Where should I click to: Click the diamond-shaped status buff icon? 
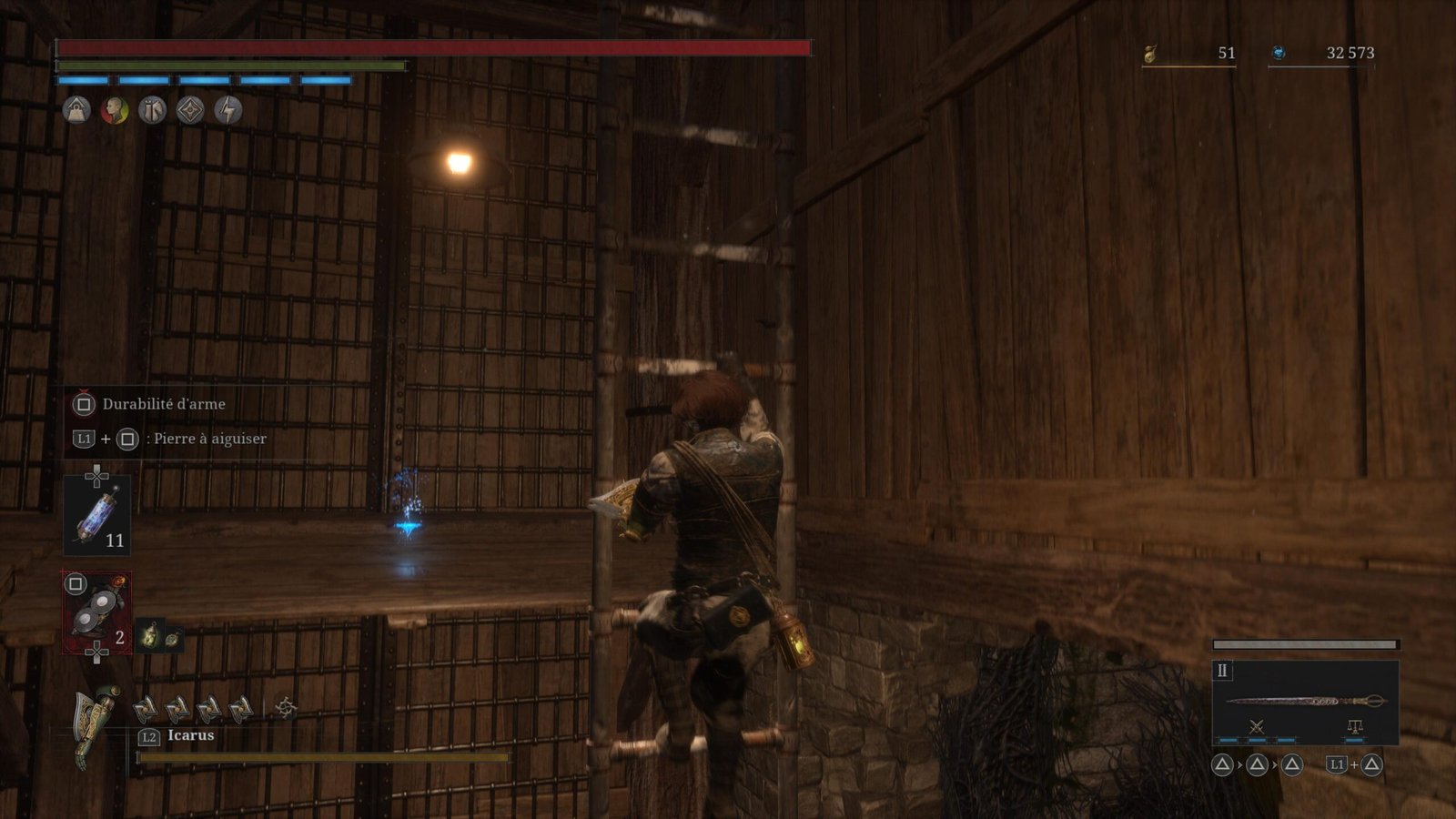tap(189, 110)
